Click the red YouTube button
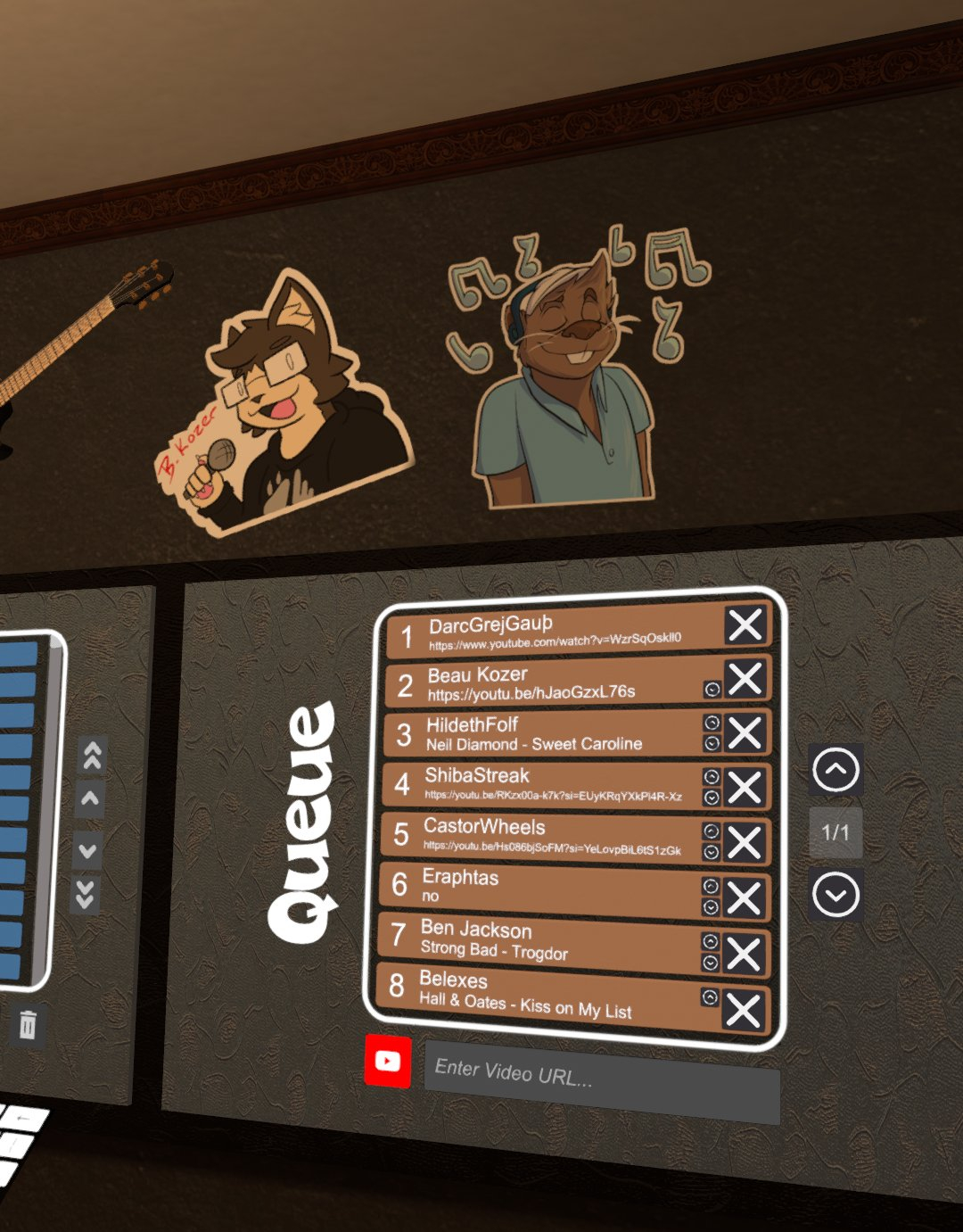 [x=388, y=1061]
